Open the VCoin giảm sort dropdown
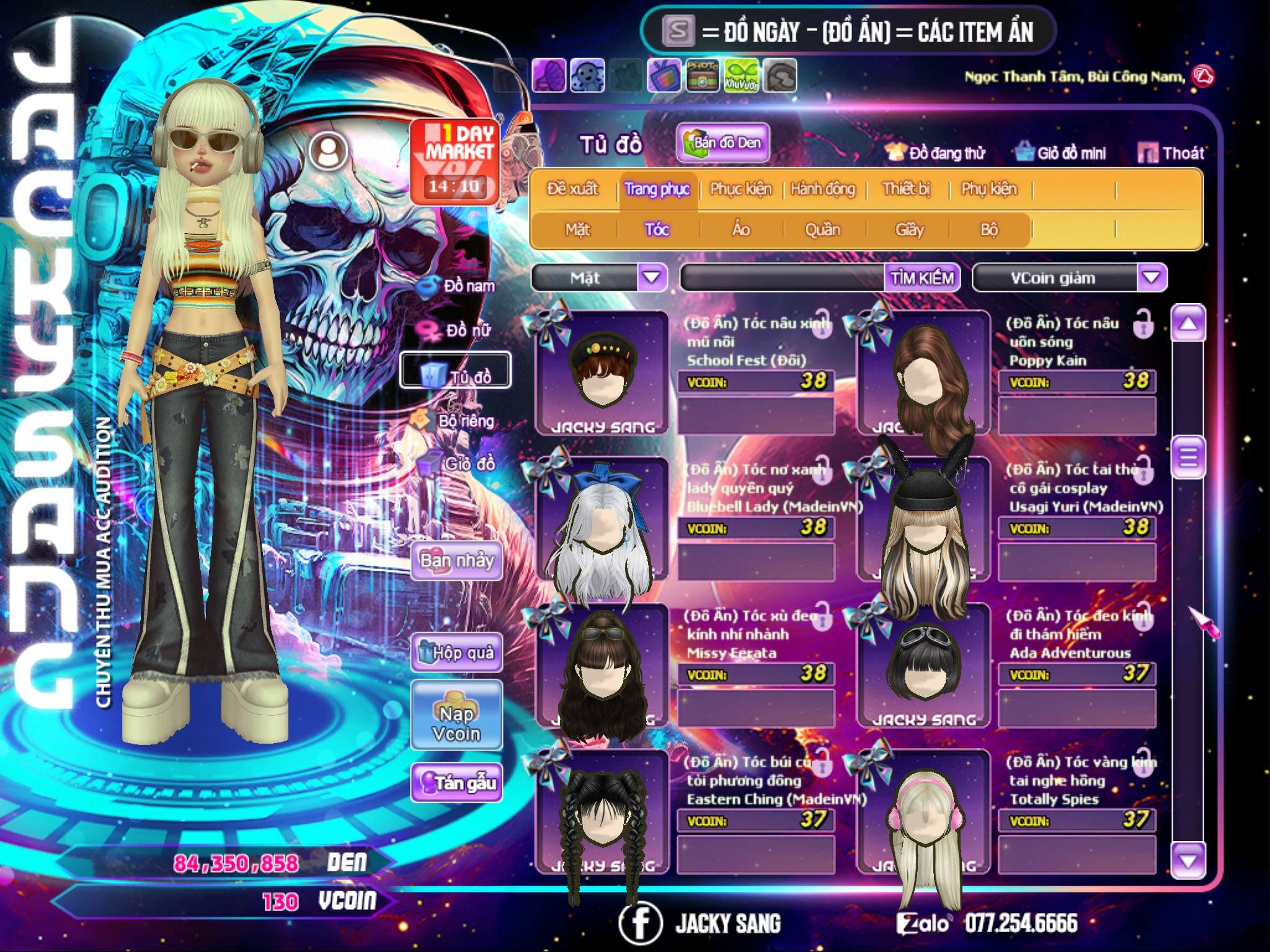1270x952 pixels. tap(1151, 277)
